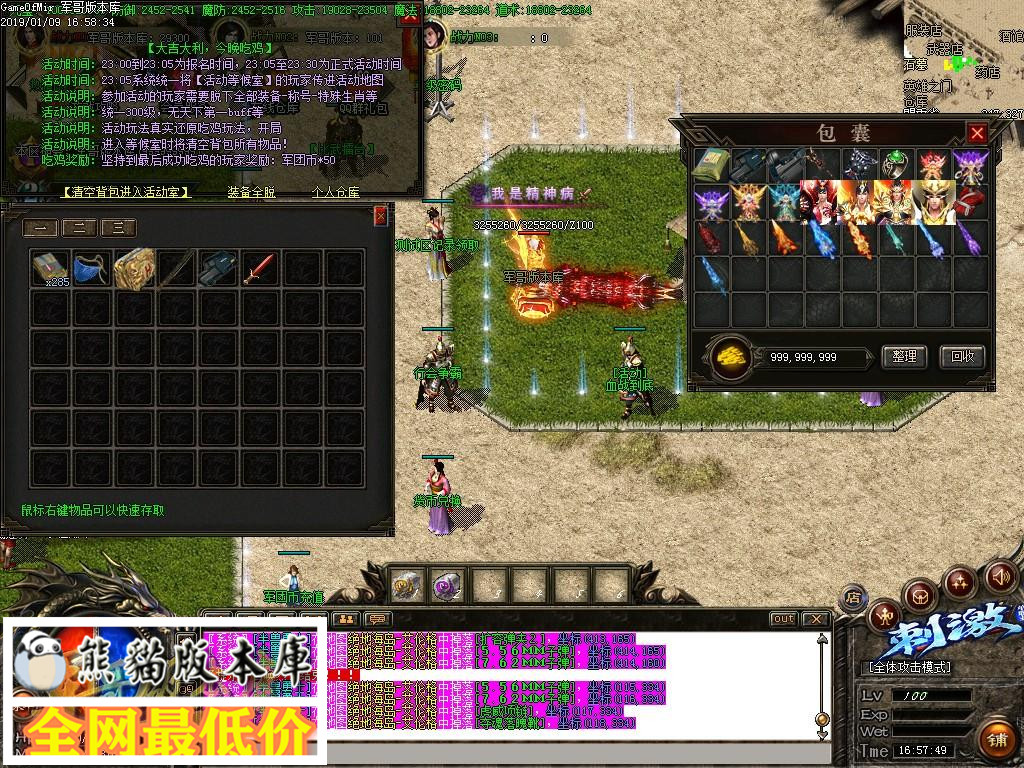Close the storage warehouse window
Image resolution: width=1024 pixels, height=768 pixels.
click(x=380, y=216)
